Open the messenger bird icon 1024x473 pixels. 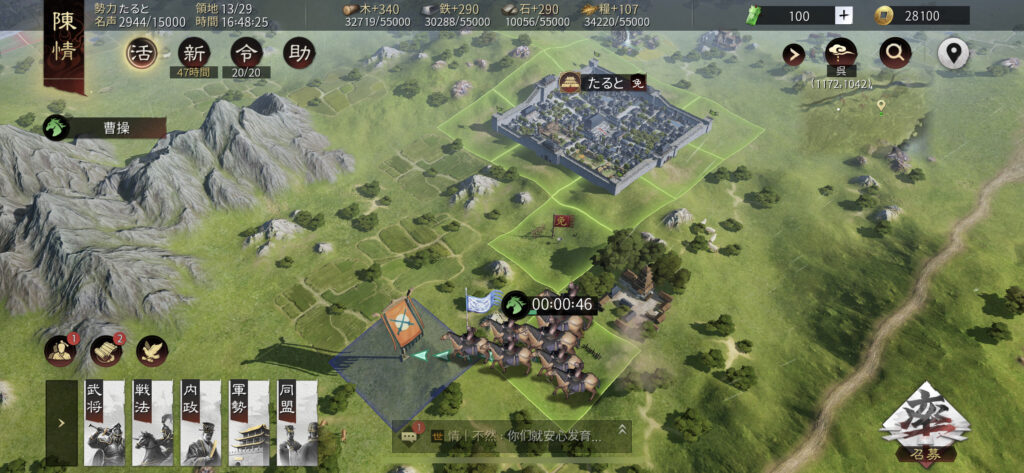click(152, 349)
